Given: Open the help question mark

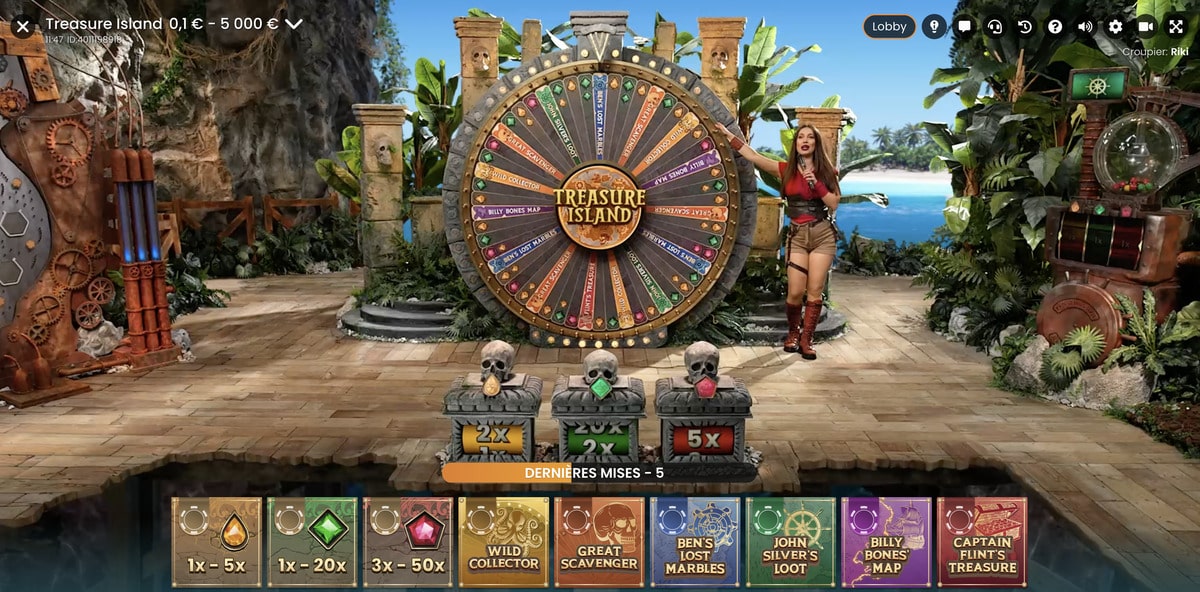Looking at the screenshot, I should (x=1055, y=27).
